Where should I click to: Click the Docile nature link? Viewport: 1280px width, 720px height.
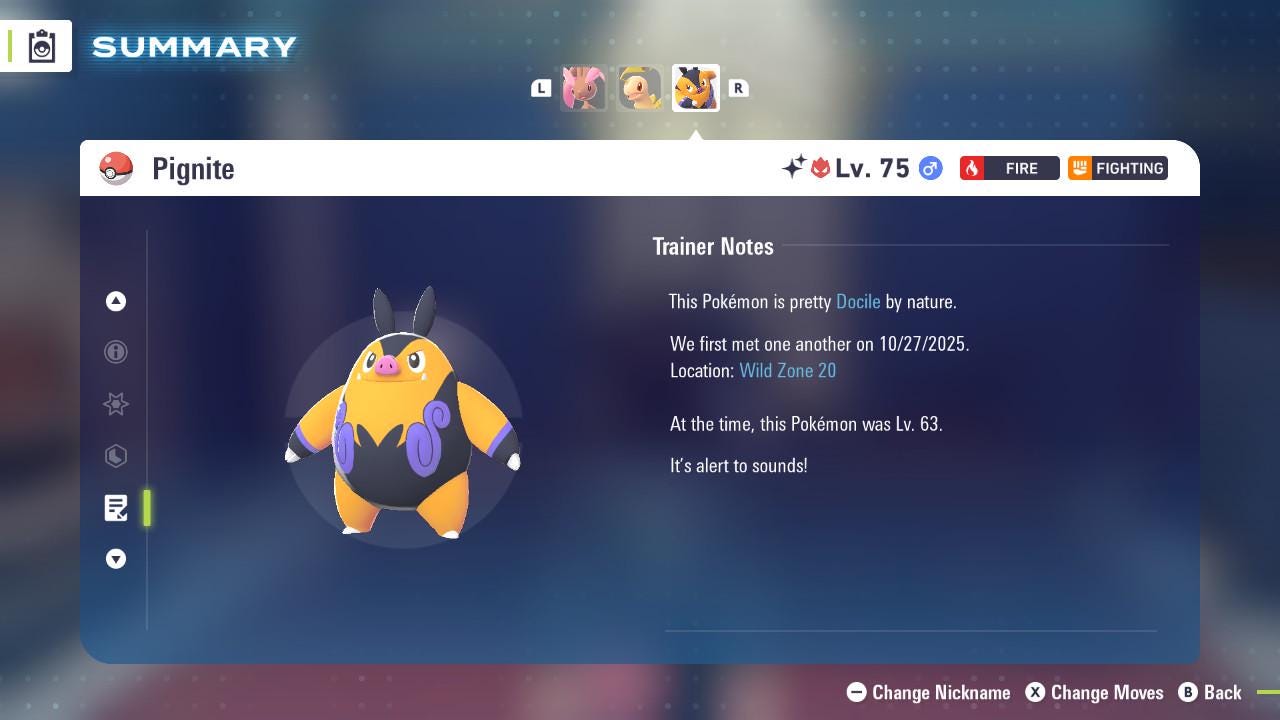(x=858, y=301)
